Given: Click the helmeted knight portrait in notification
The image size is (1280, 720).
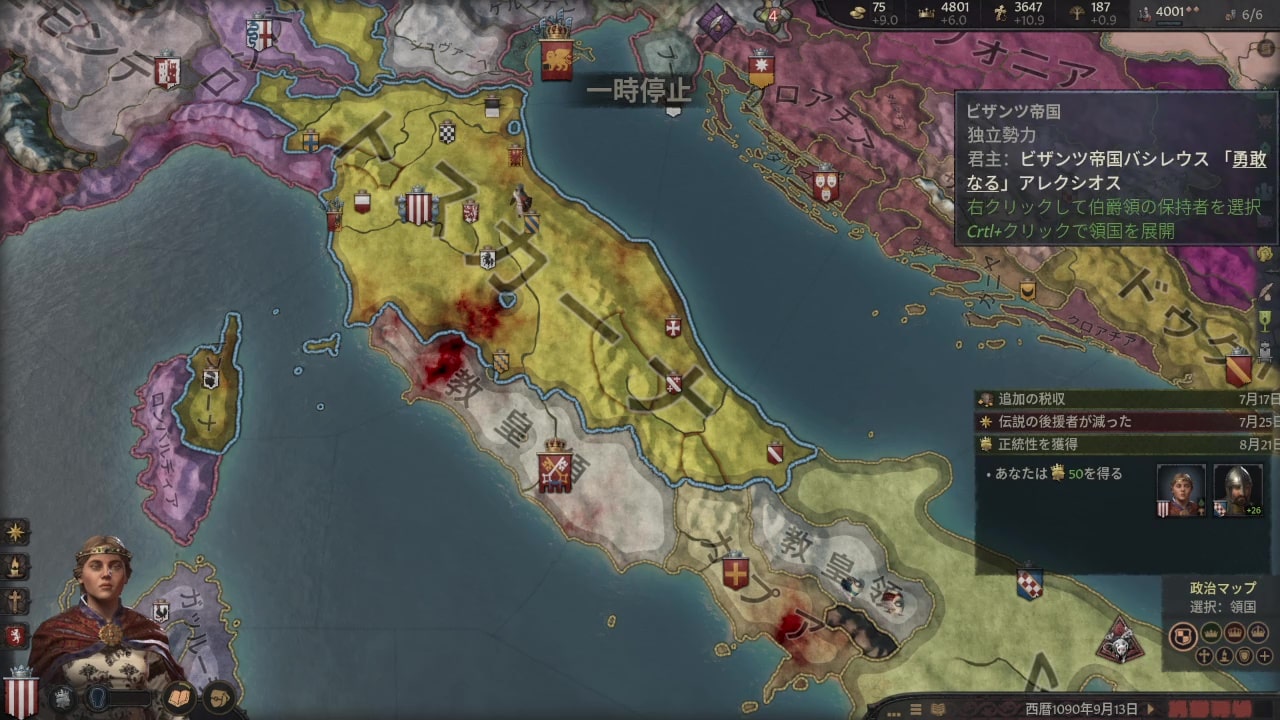Looking at the screenshot, I should click(x=1237, y=490).
